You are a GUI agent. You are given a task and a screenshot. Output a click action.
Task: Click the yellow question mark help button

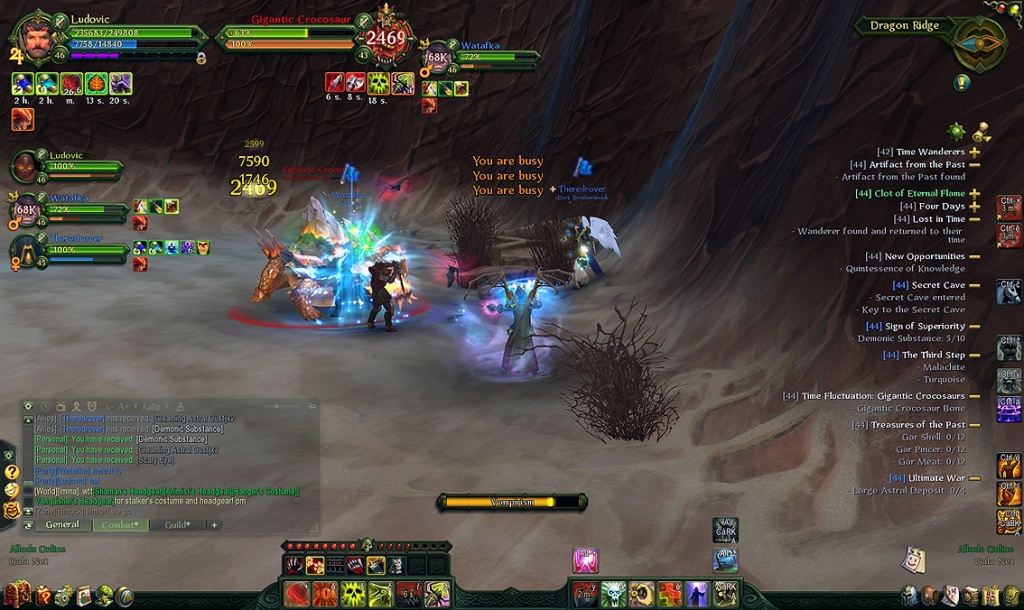coord(11,471)
